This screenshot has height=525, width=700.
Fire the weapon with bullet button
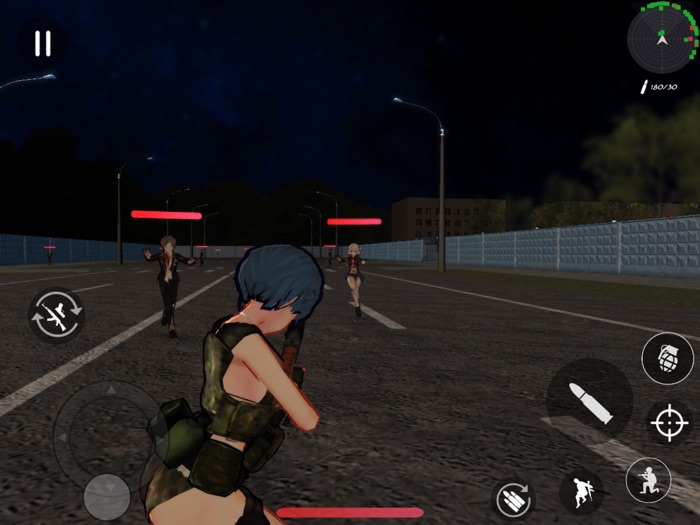pos(589,397)
